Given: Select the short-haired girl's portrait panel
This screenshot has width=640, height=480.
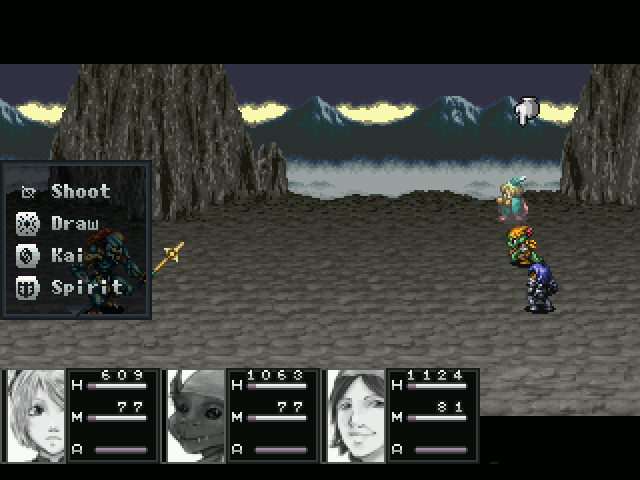Looking at the screenshot, I should [43, 416].
